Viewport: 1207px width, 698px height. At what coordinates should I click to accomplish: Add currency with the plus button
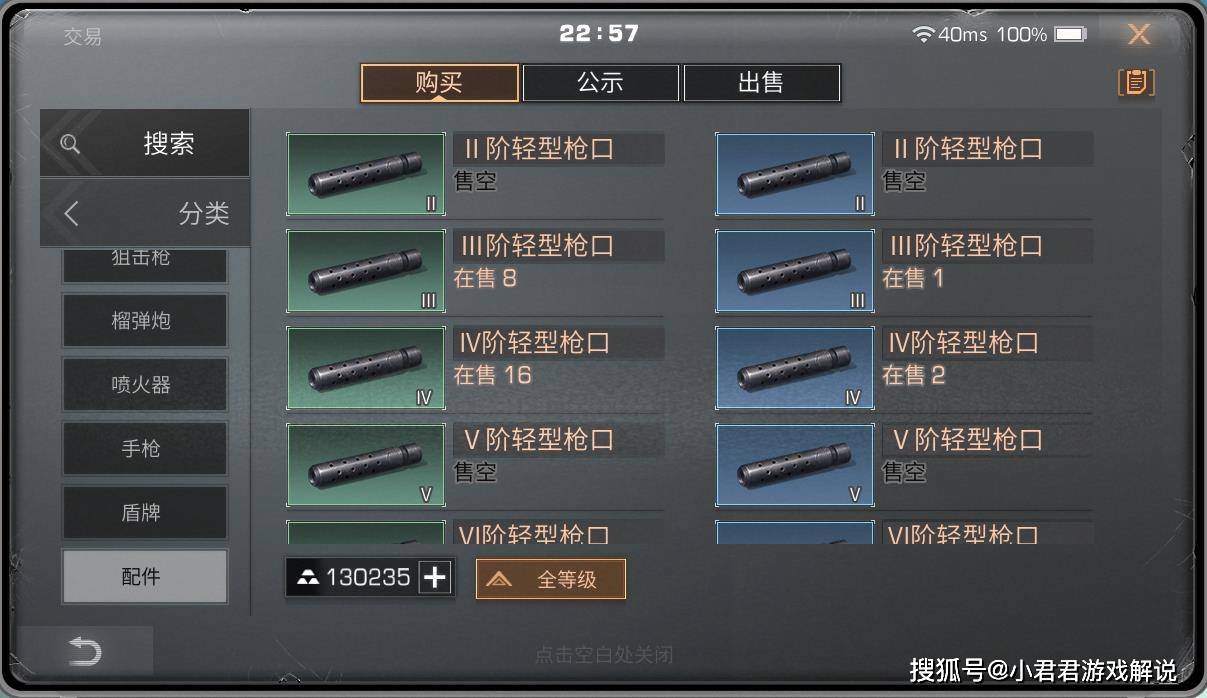(435, 577)
